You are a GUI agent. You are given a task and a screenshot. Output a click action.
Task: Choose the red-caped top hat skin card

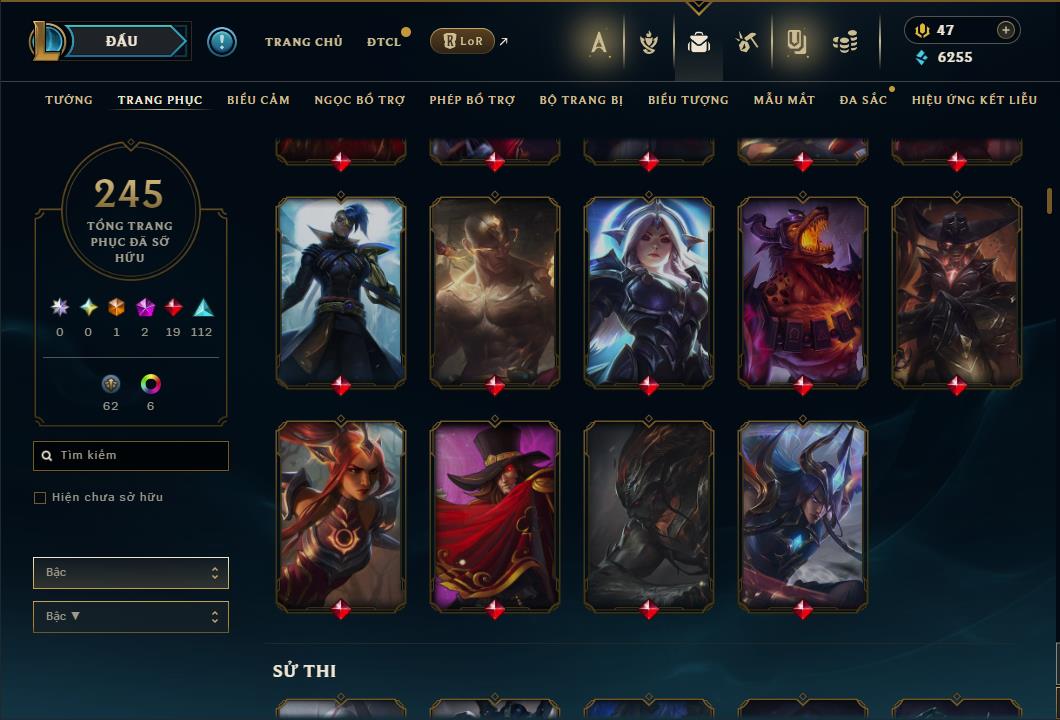coord(495,514)
